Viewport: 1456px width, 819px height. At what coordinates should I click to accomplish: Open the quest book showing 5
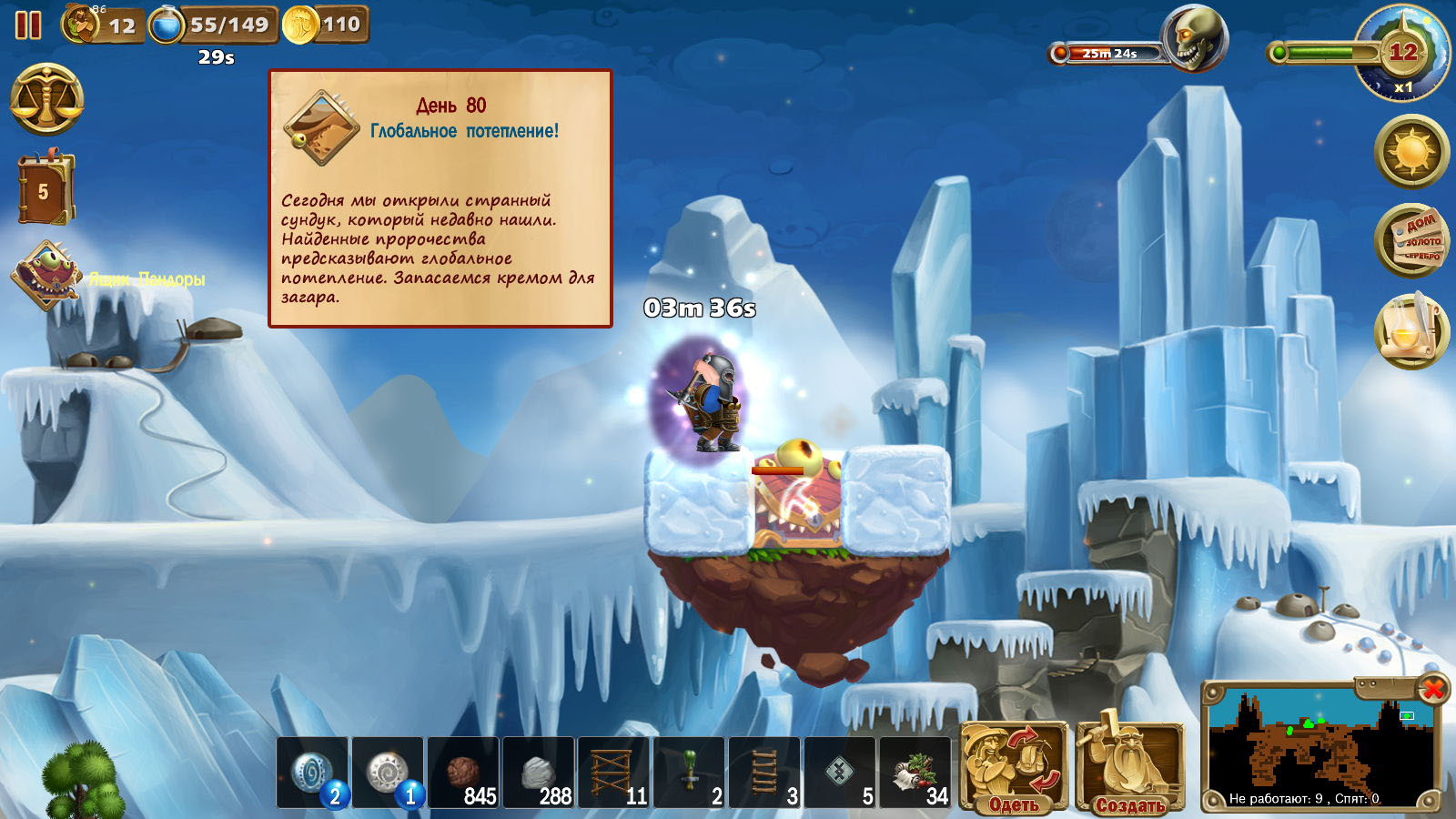click(x=44, y=190)
